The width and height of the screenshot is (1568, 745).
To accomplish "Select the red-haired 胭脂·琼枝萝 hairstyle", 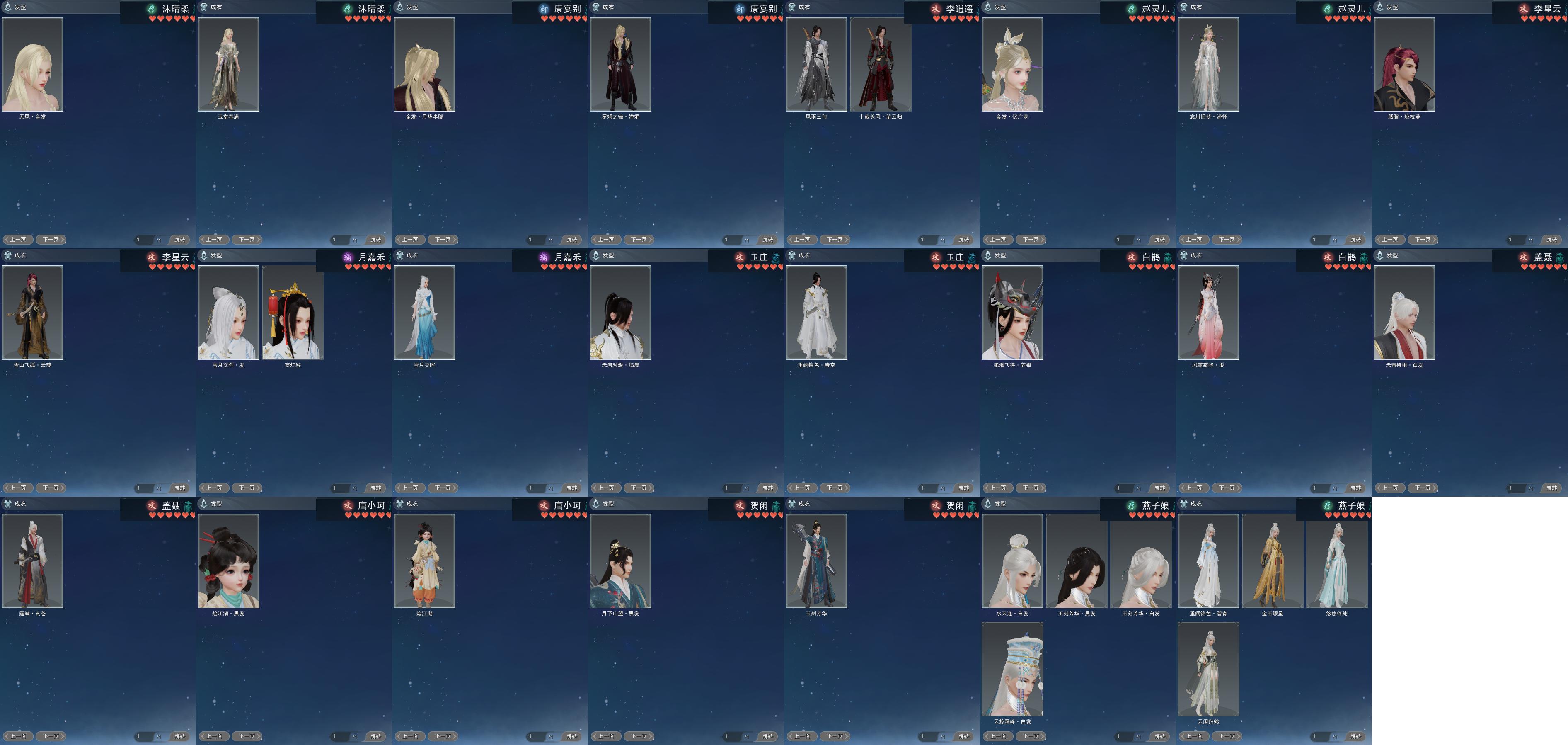I will [1404, 64].
